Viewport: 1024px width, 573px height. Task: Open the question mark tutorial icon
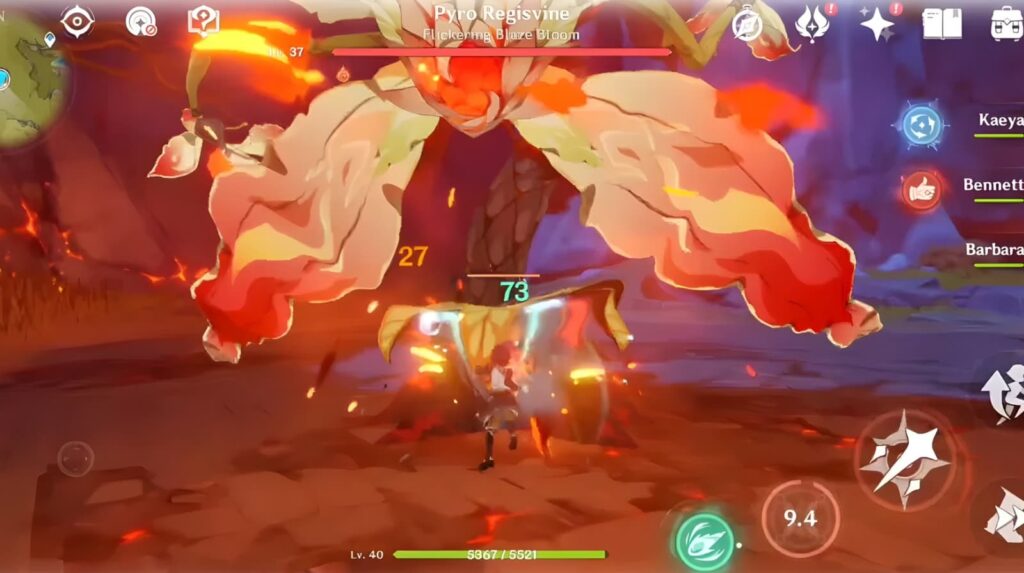203,21
